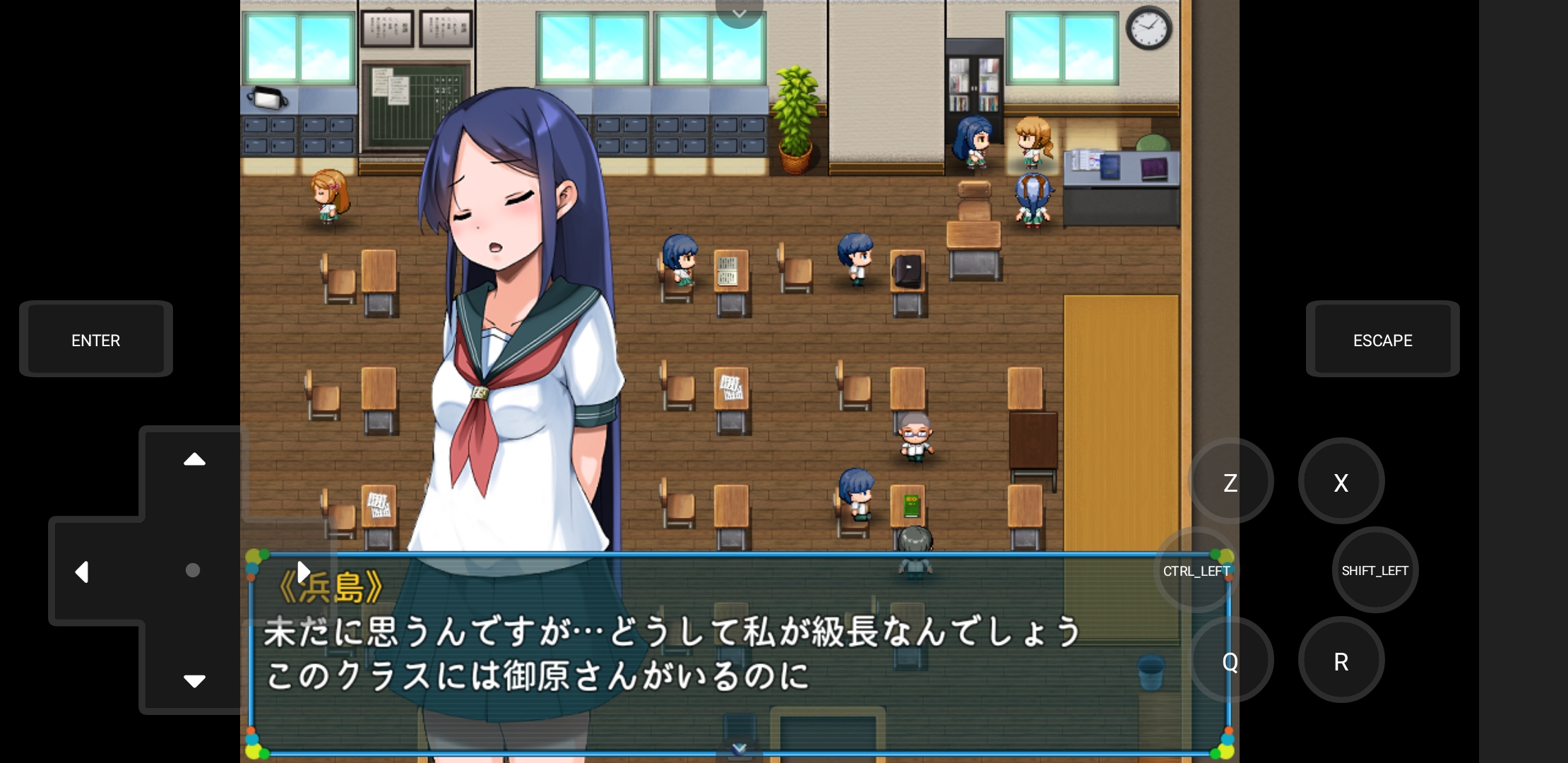Tap the ESCAPE overlay button
The height and width of the screenshot is (763, 1568).
(x=1382, y=340)
